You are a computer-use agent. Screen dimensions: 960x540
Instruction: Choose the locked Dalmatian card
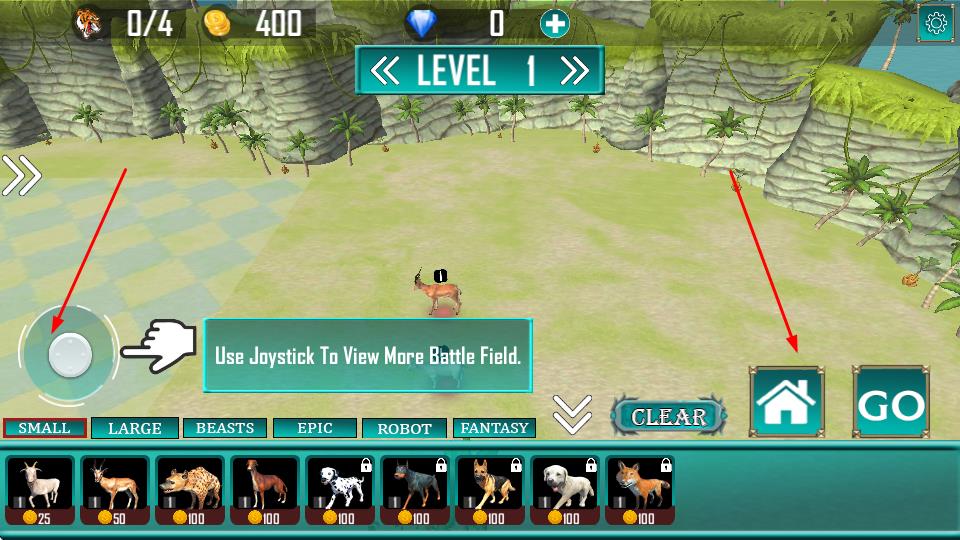(x=340, y=491)
